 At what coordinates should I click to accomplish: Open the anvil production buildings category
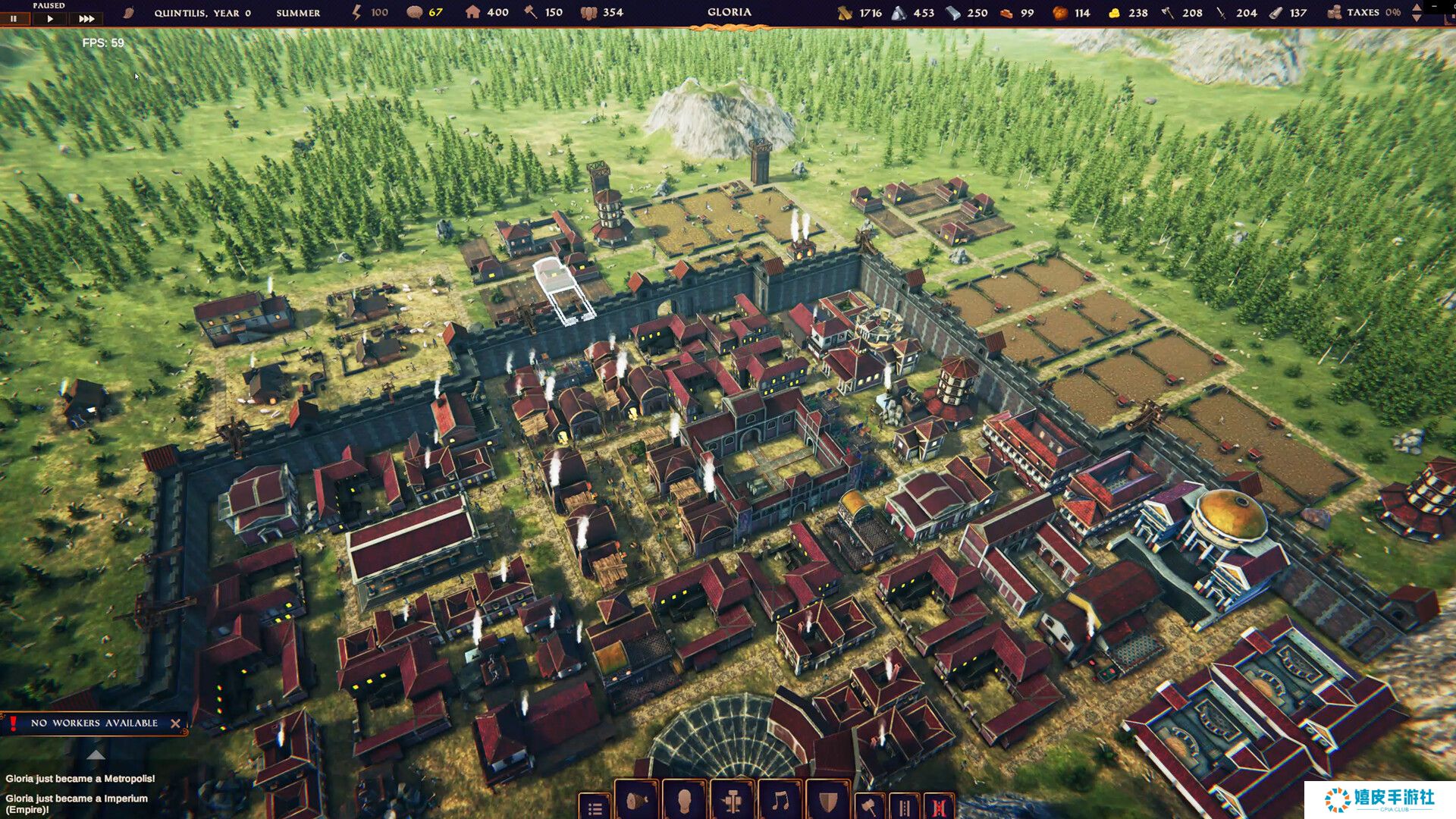(x=733, y=802)
